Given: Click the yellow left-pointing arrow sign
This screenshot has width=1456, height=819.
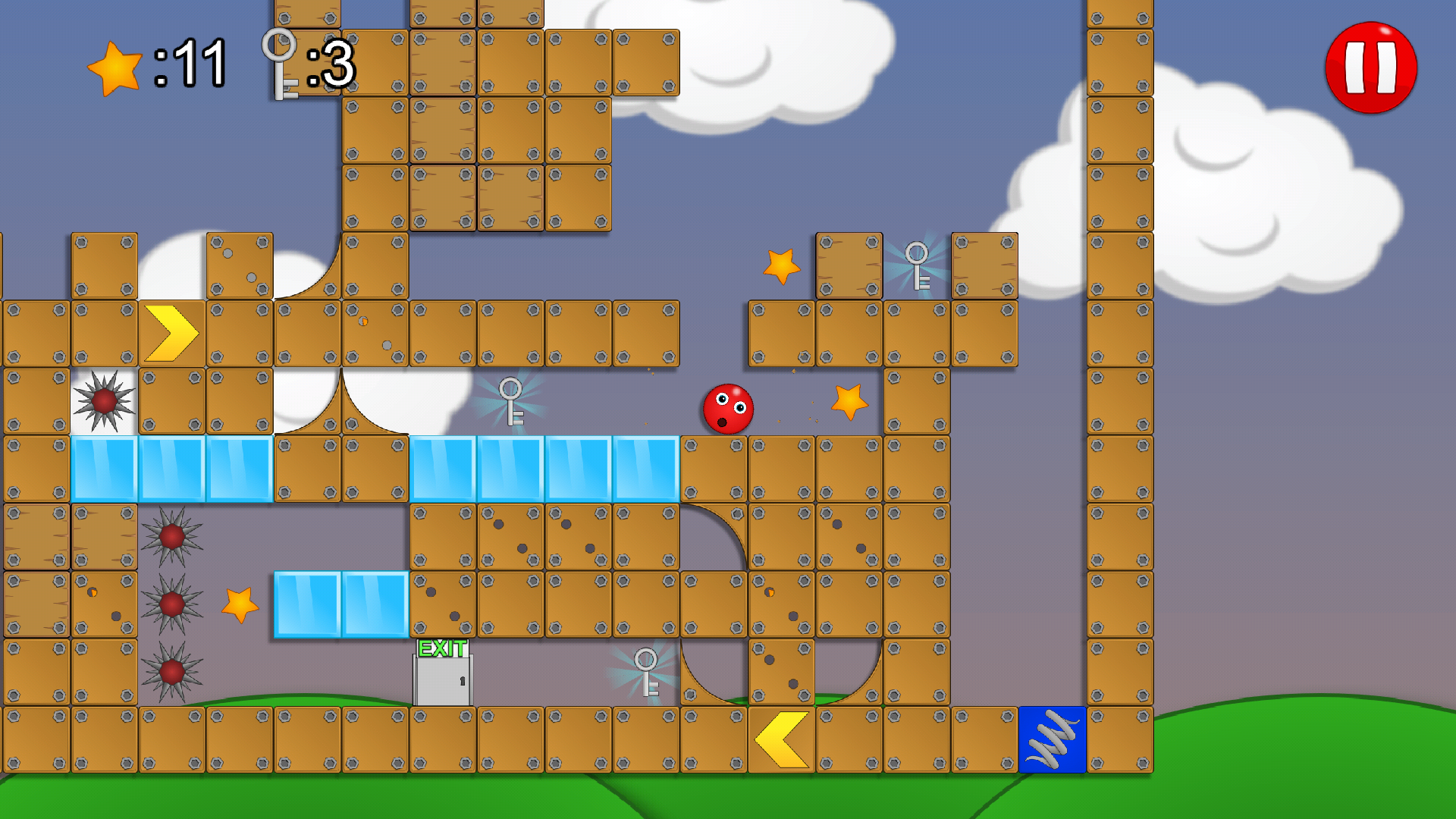Looking at the screenshot, I should 781,739.
